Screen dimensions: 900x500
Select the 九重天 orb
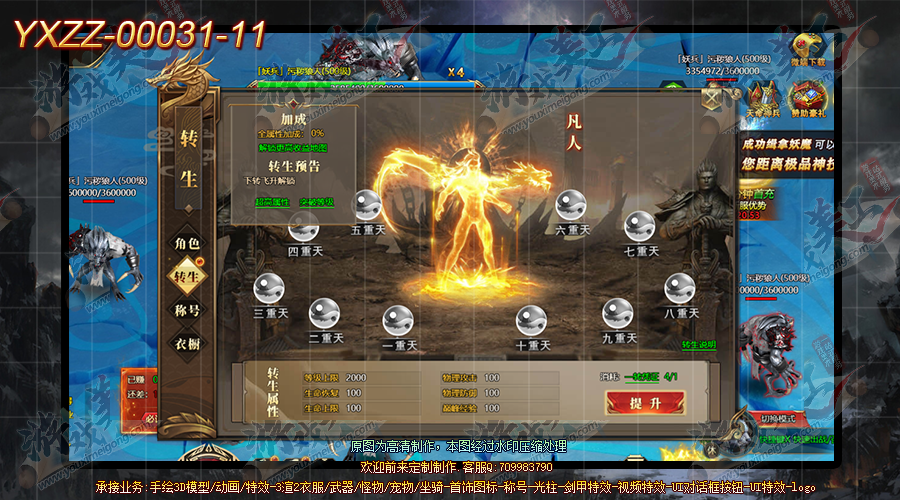[x=618, y=314]
